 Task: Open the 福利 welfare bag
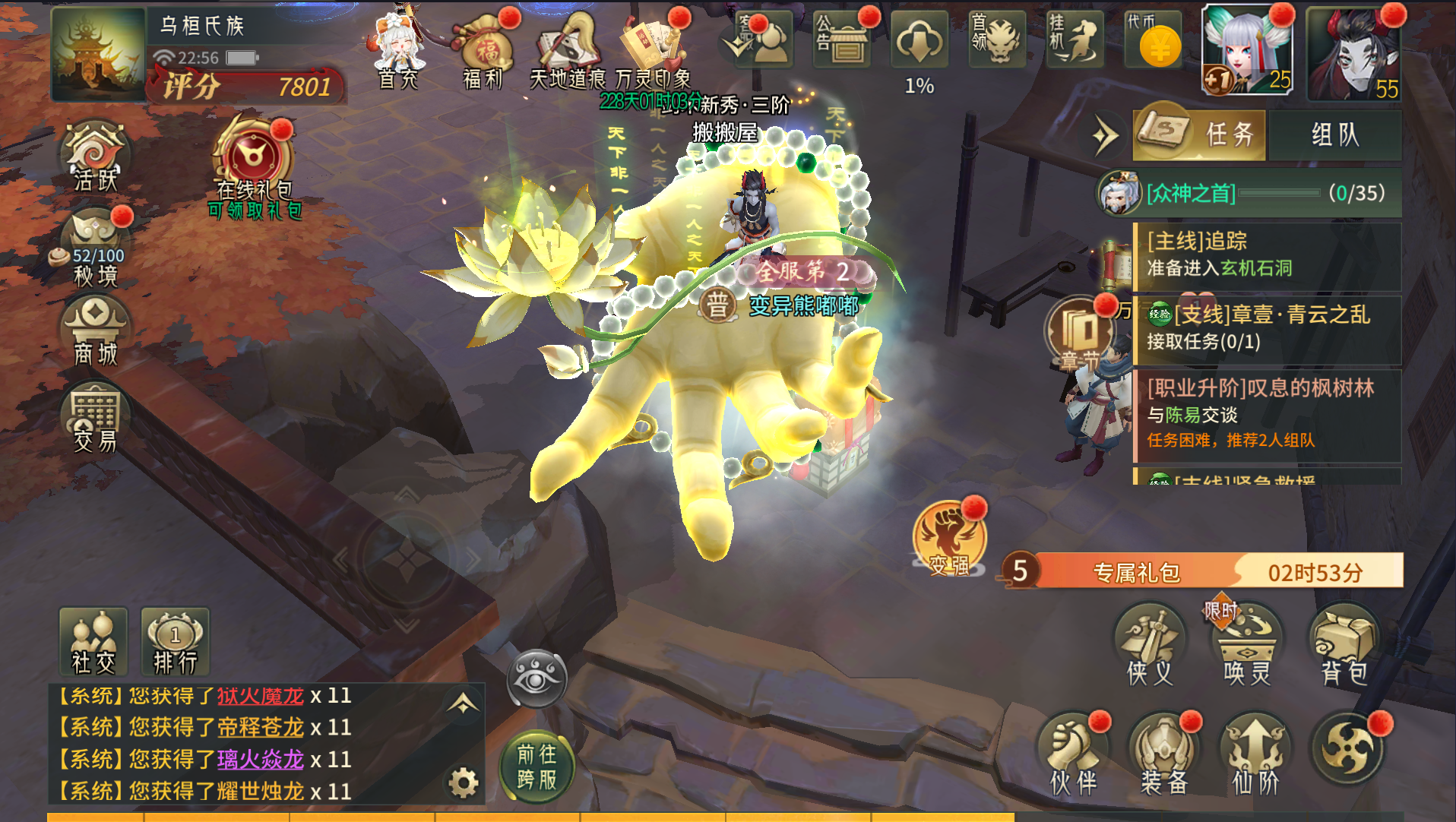pos(484,49)
